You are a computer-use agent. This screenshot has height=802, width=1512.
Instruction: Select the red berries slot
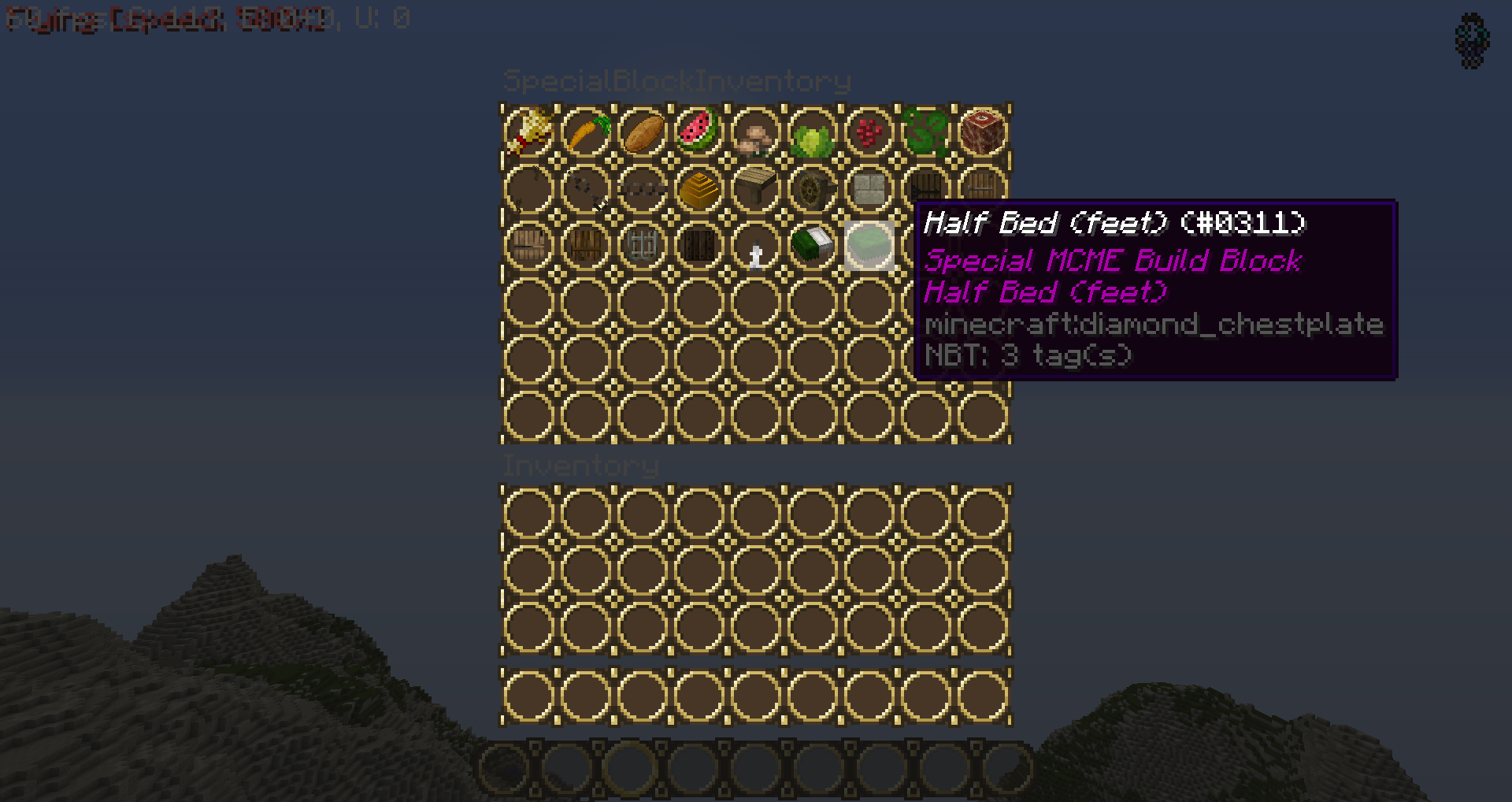(x=869, y=132)
